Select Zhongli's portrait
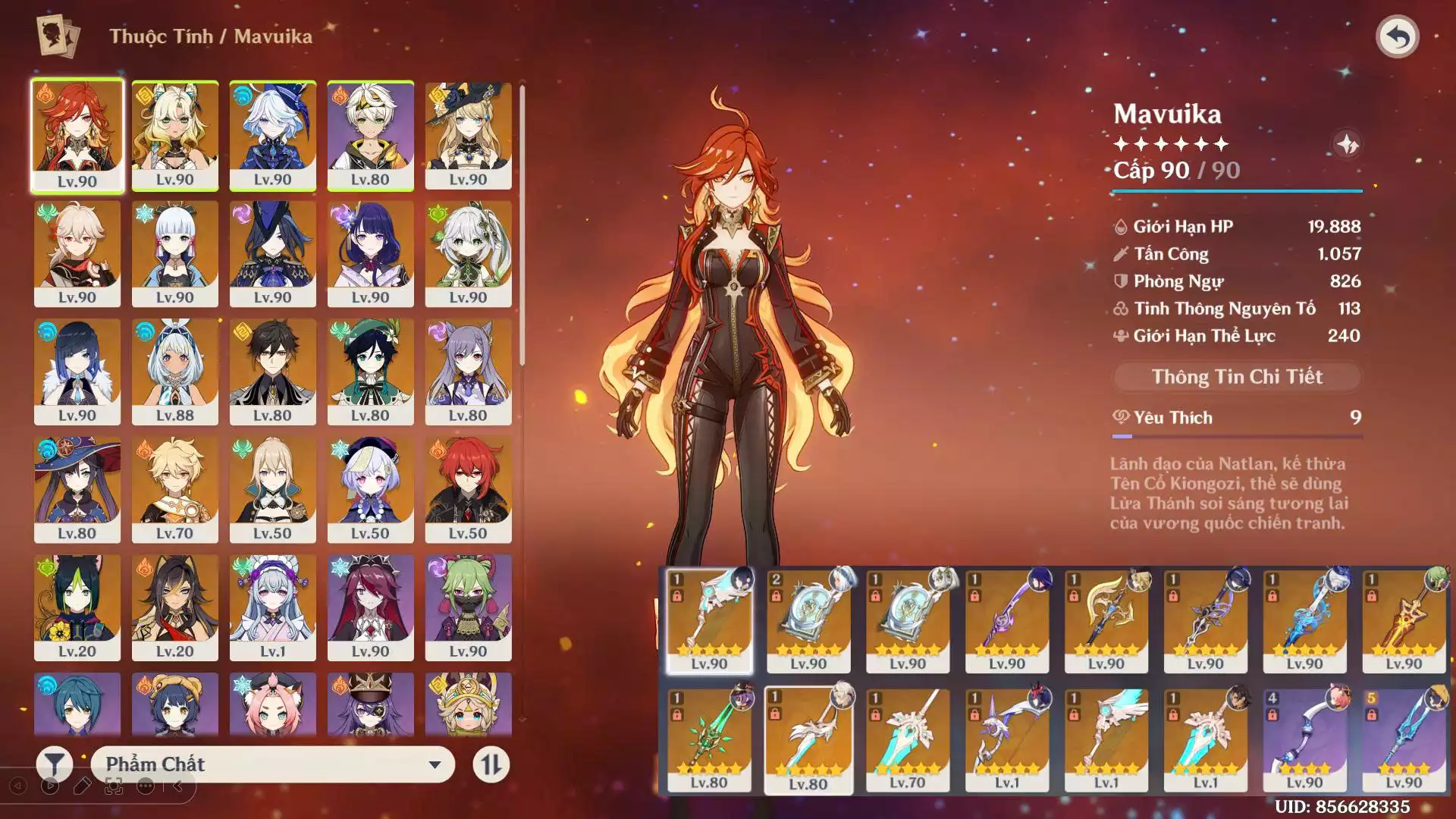This screenshot has height=819, width=1456. [x=272, y=371]
